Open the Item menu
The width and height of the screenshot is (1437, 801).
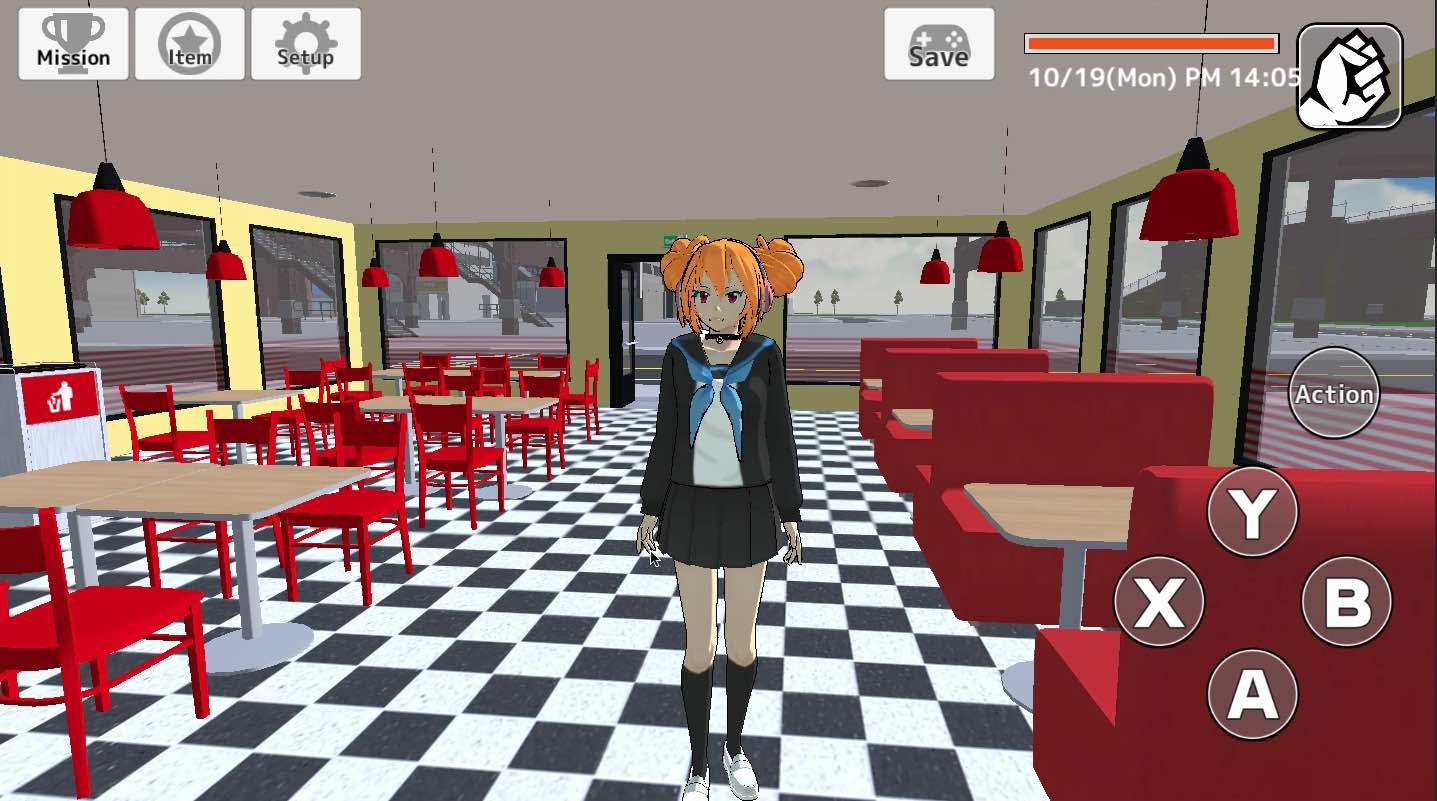tap(188, 42)
